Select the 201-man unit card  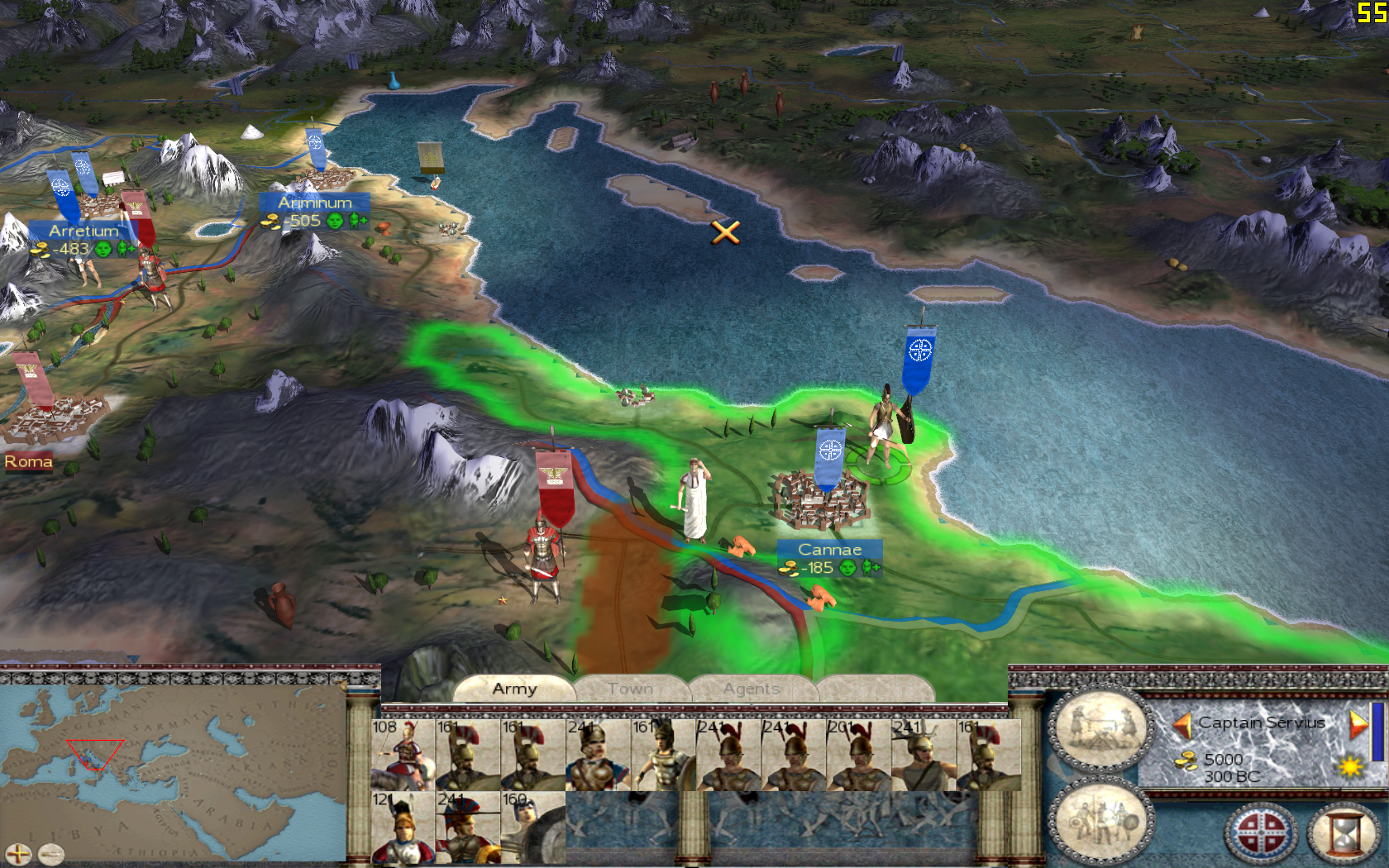(x=859, y=755)
